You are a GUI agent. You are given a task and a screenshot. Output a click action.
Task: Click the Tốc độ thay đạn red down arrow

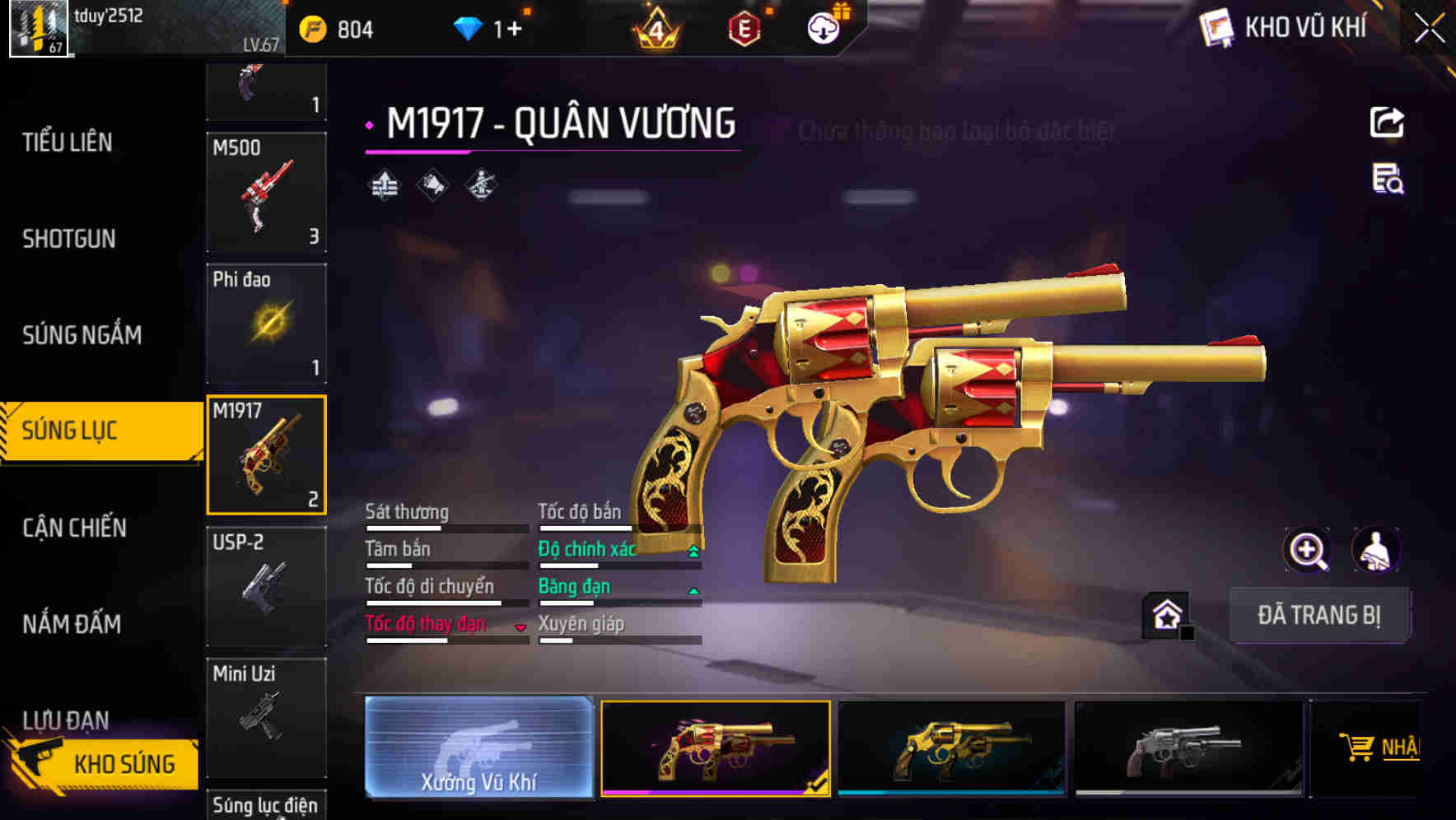coord(521,627)
